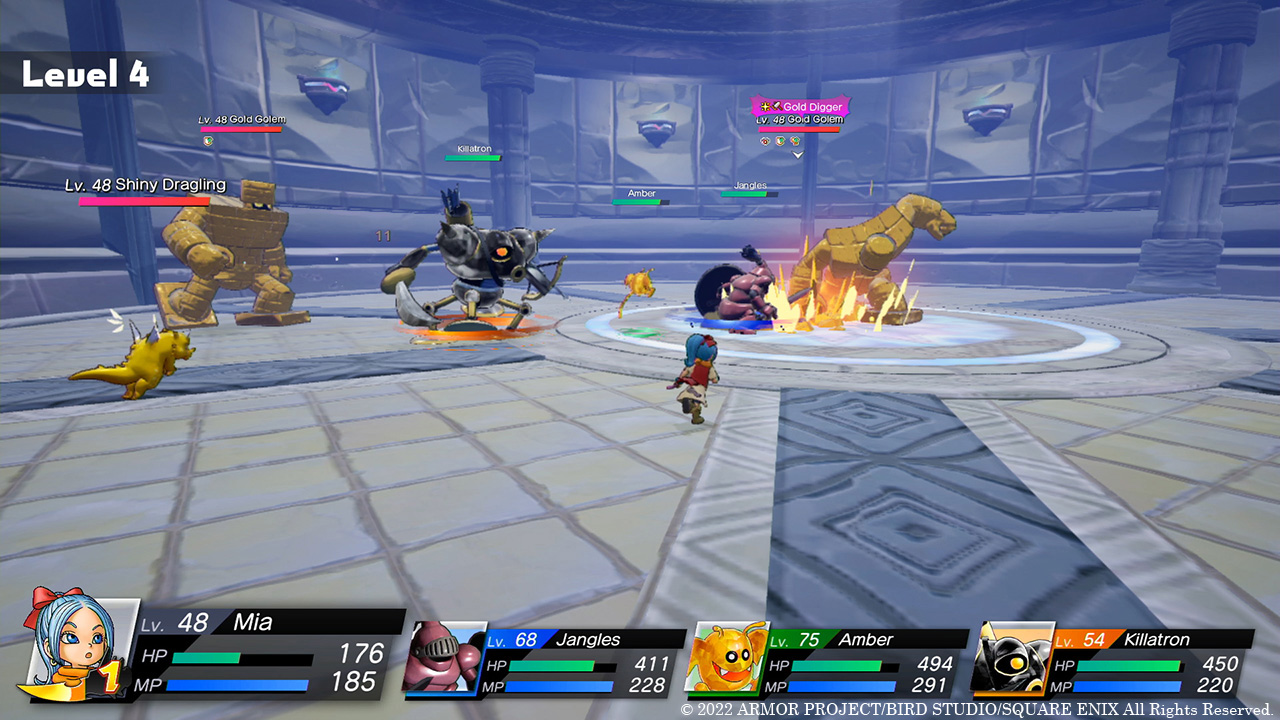1280x720 pixels.
Task: Choose Jangles' party portrait
Action: click(x=443, y=658)
